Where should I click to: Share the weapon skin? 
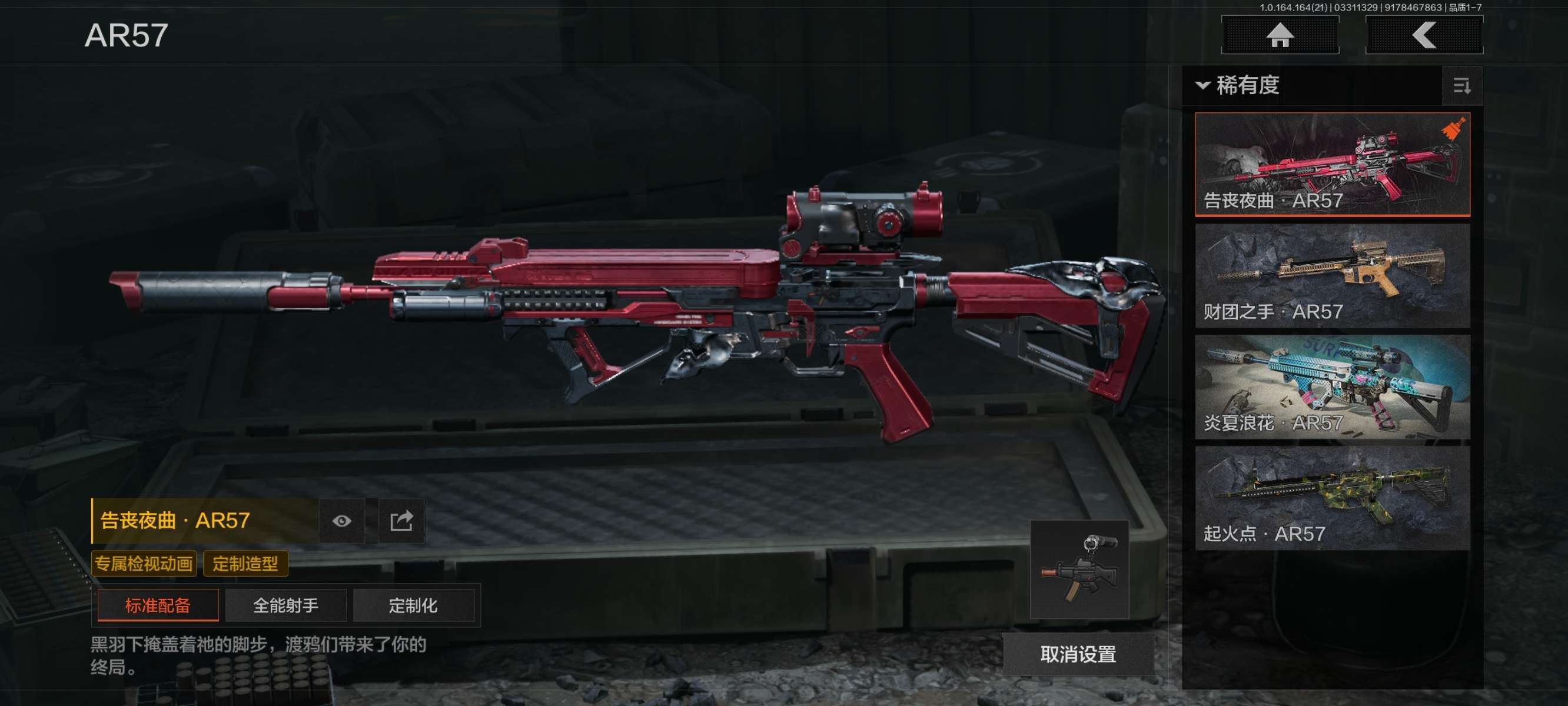click(401, 521)
